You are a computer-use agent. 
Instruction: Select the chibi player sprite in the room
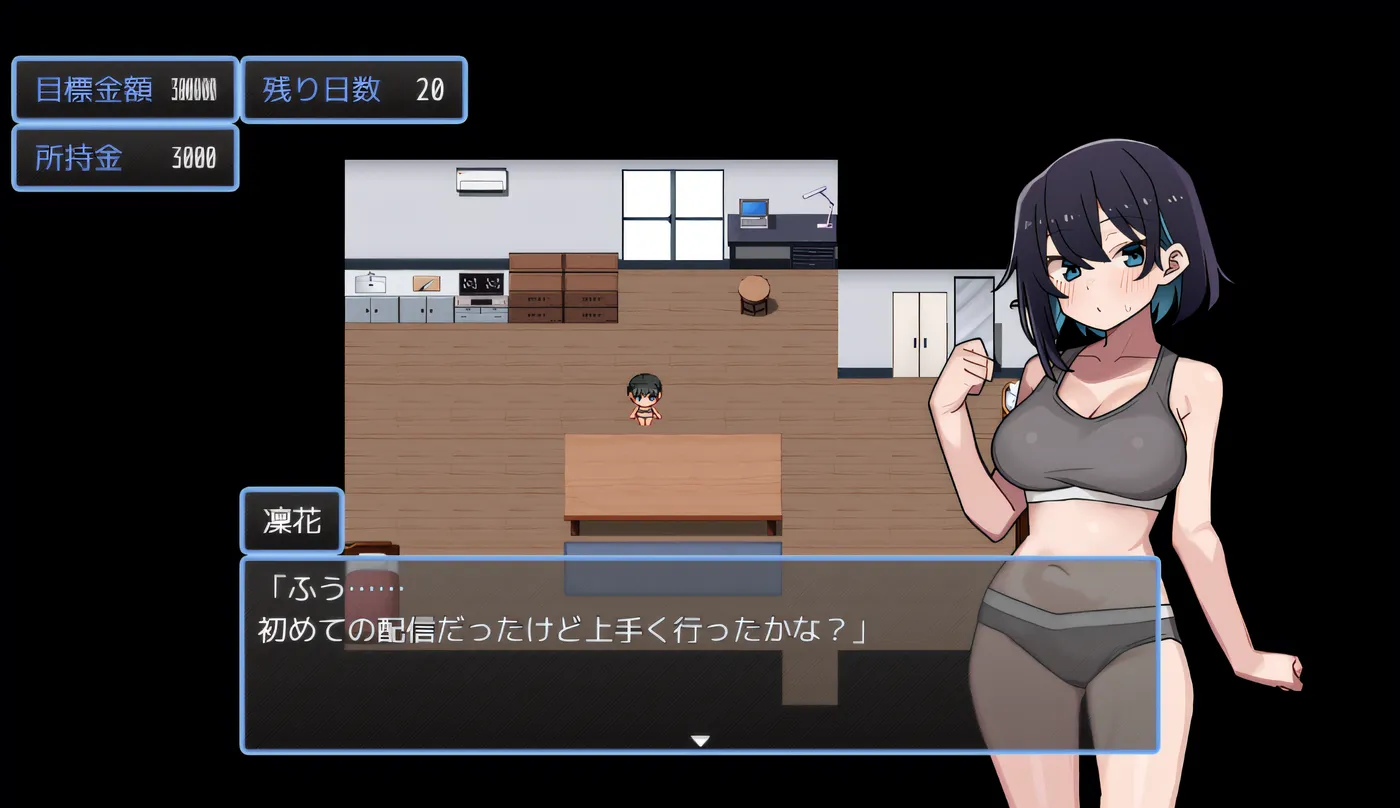pos(646,400)
